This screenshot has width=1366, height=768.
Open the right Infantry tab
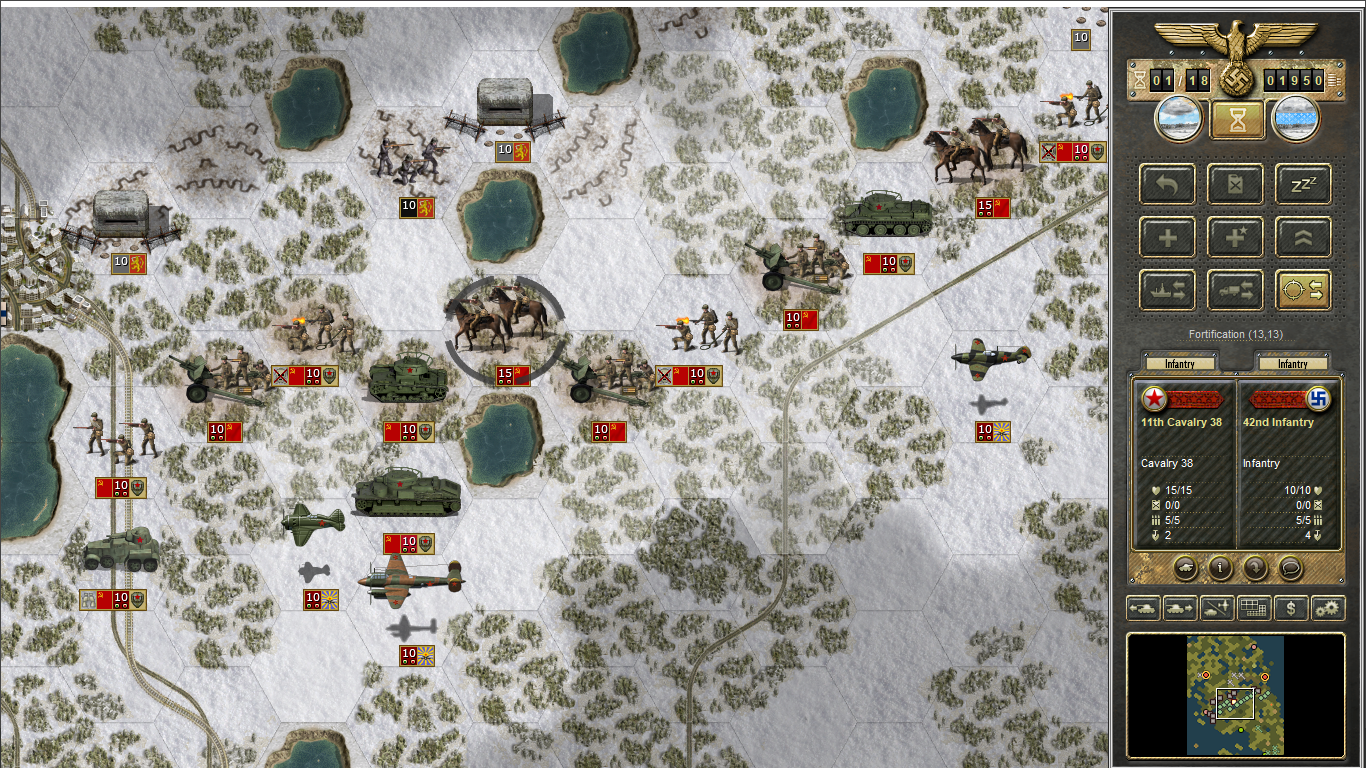point(1292,365)
